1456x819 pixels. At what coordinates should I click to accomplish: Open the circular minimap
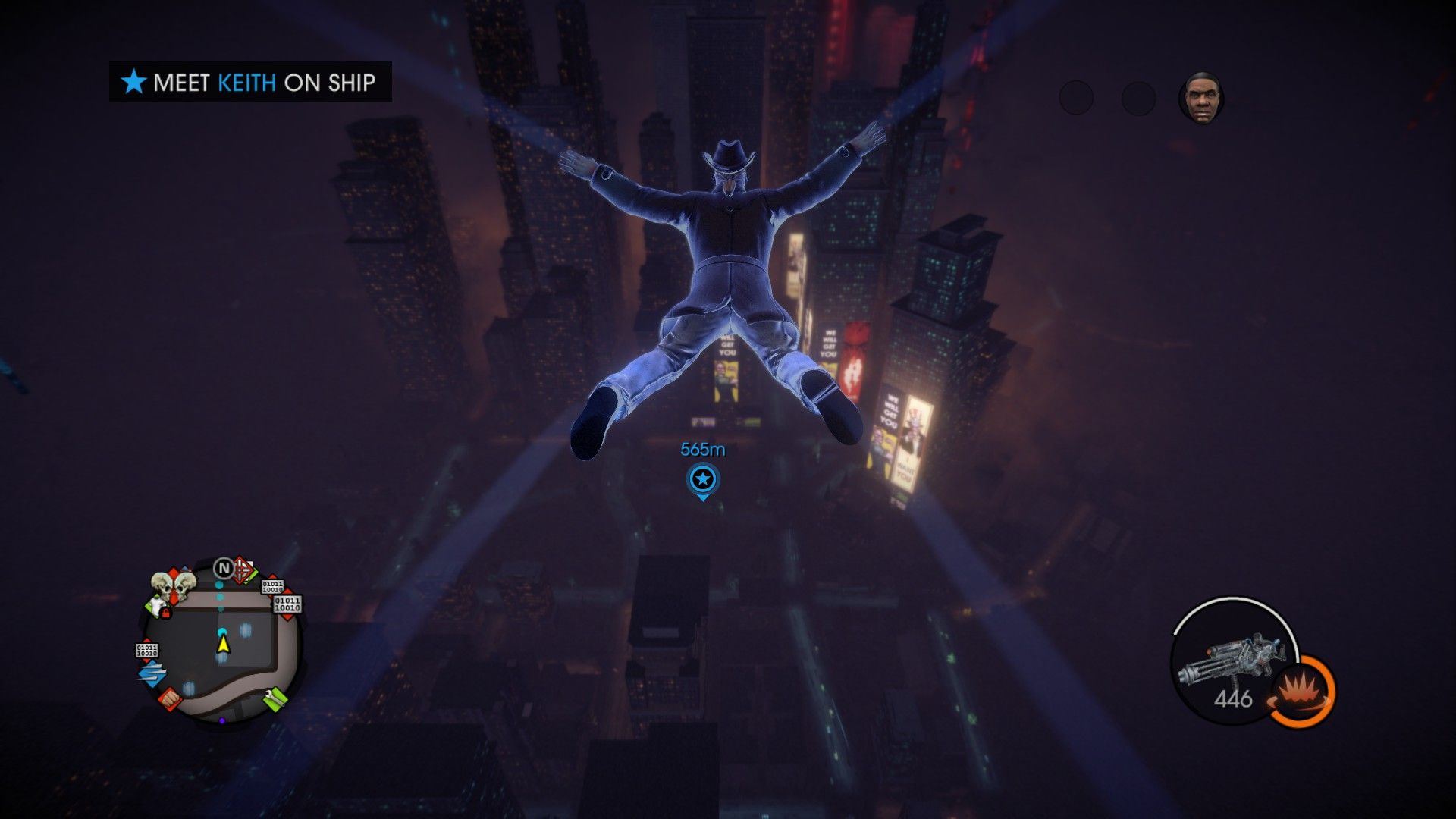coord(221,641)
